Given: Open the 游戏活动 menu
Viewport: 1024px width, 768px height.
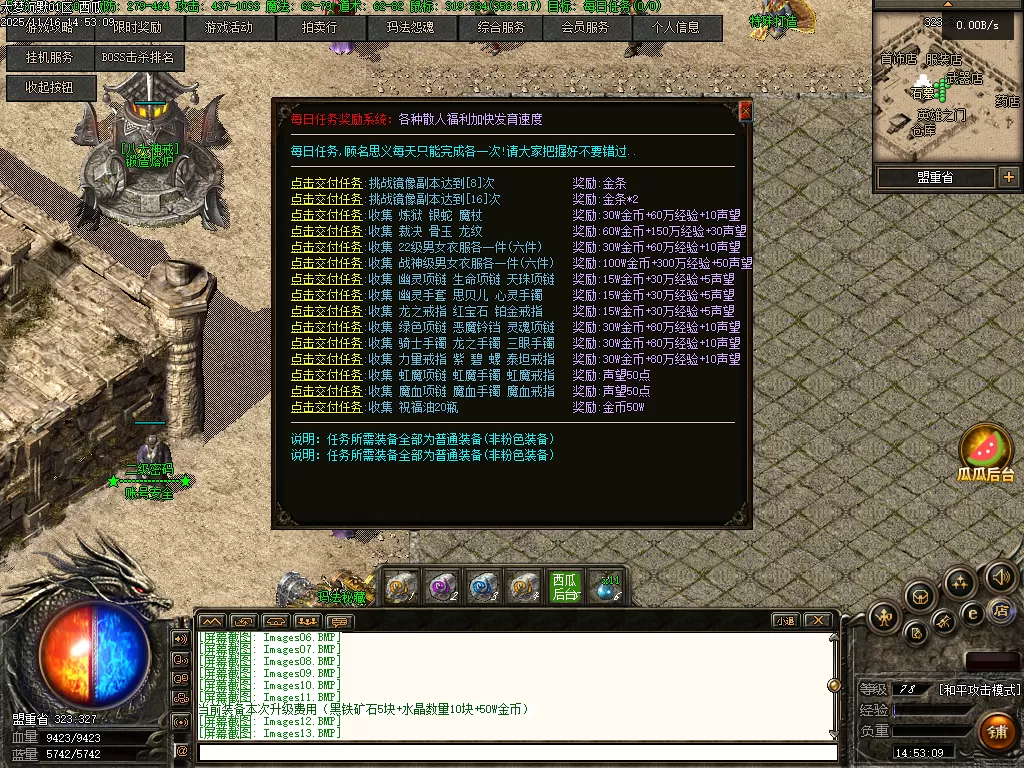Looking at the screenshot, I should coord(228,28).
